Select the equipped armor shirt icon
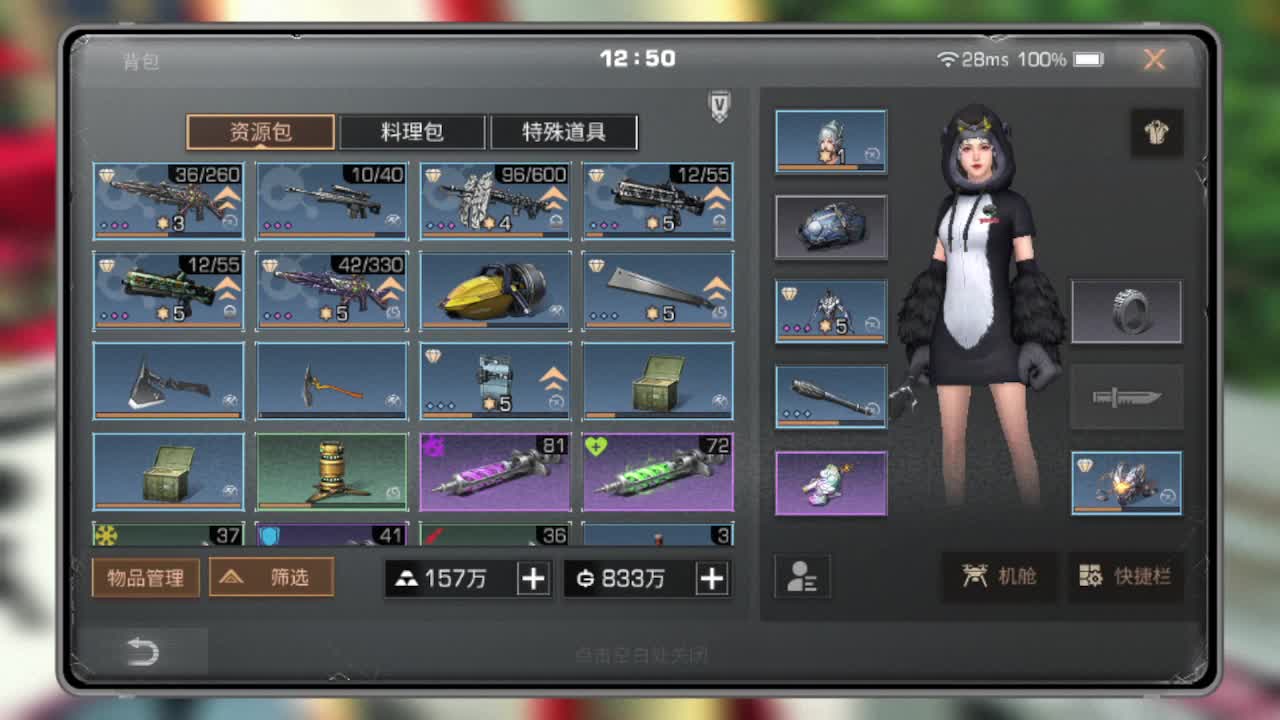This screenshot has height=720, width=1280. [x=1157, y=133]
